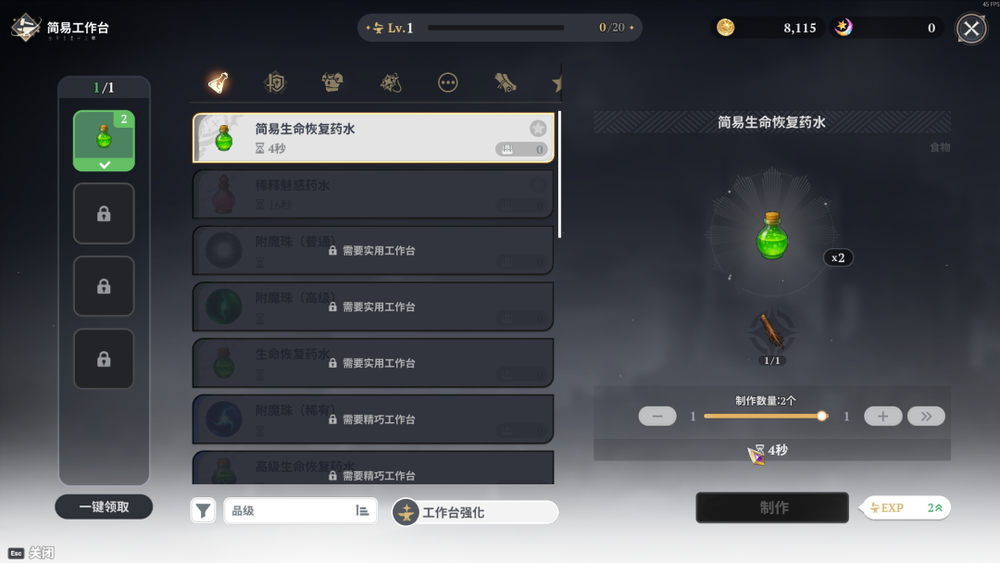1000x563 pixels.
Task: Switch to the scroll category tab
Action: point(505,83)
